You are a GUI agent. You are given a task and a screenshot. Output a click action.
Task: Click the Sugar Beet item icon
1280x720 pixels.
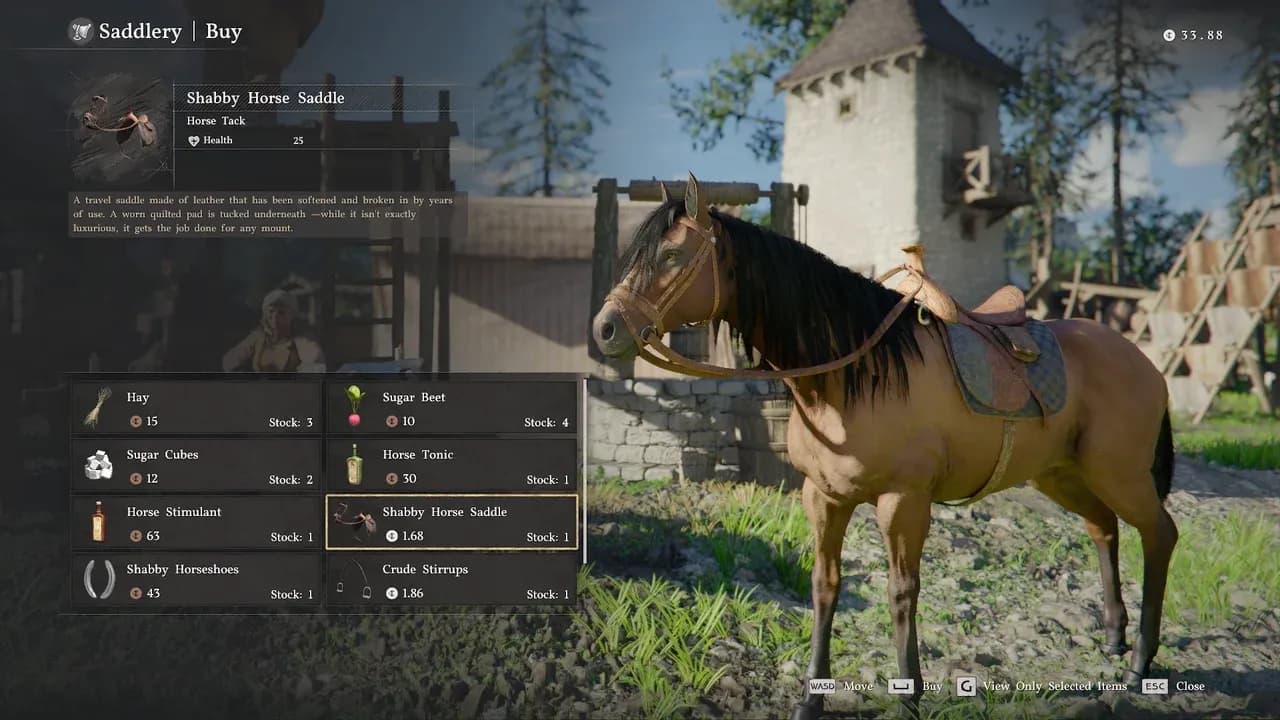tap(353, 407)
